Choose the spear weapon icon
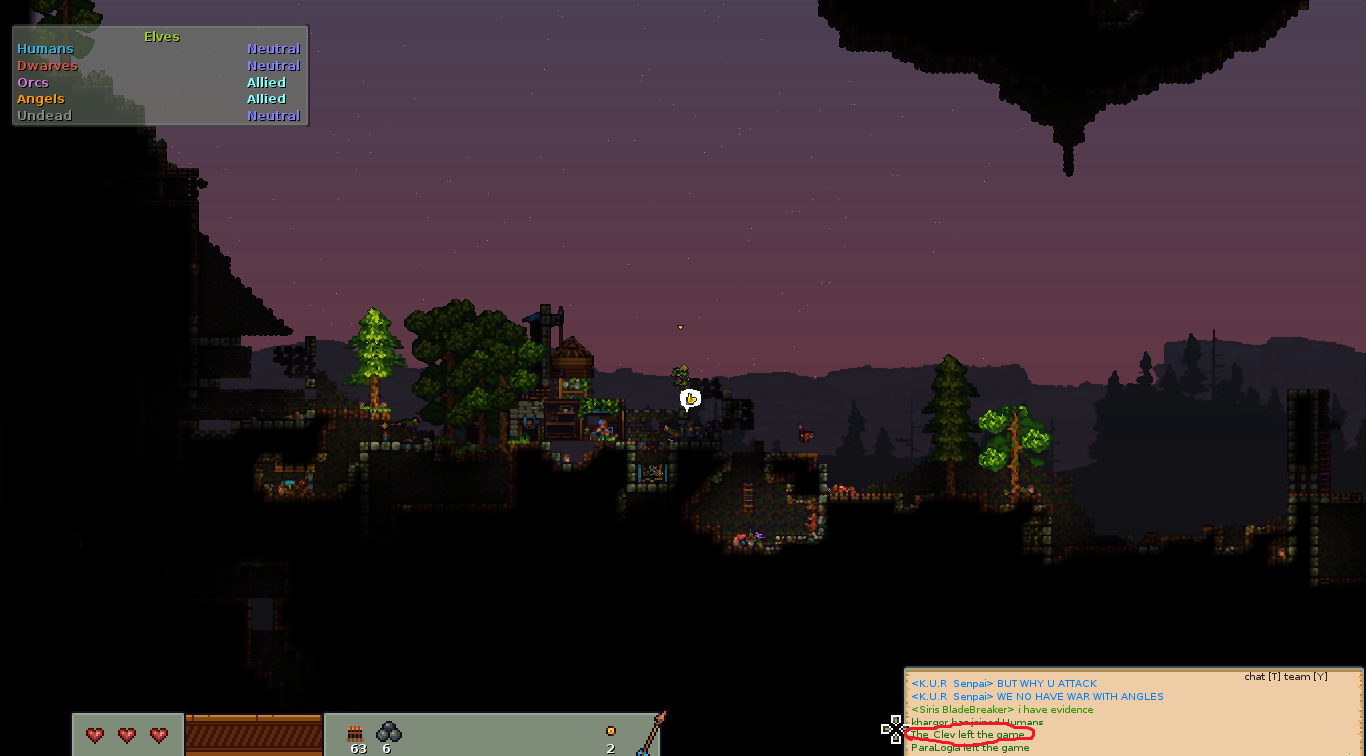1366x756 pixels. point(651,735)
